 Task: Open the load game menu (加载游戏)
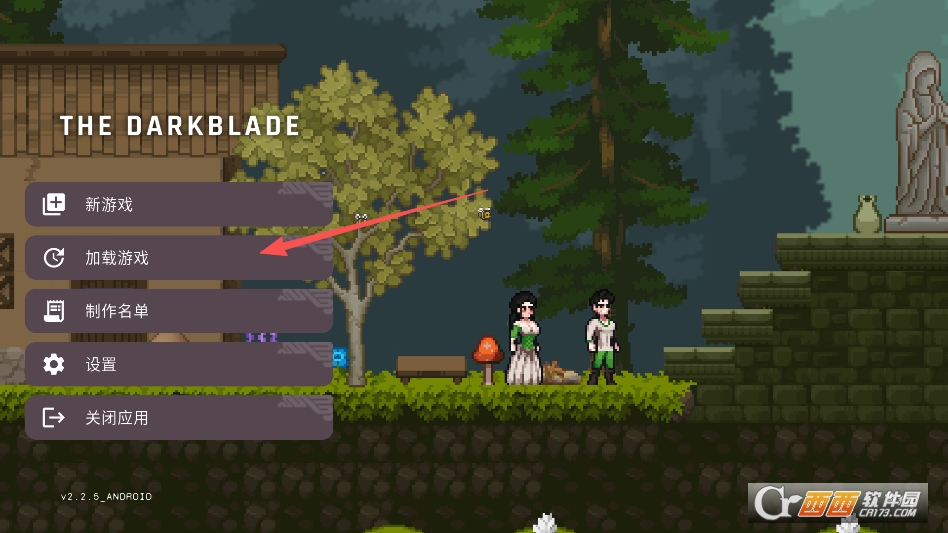pos(178,258)
